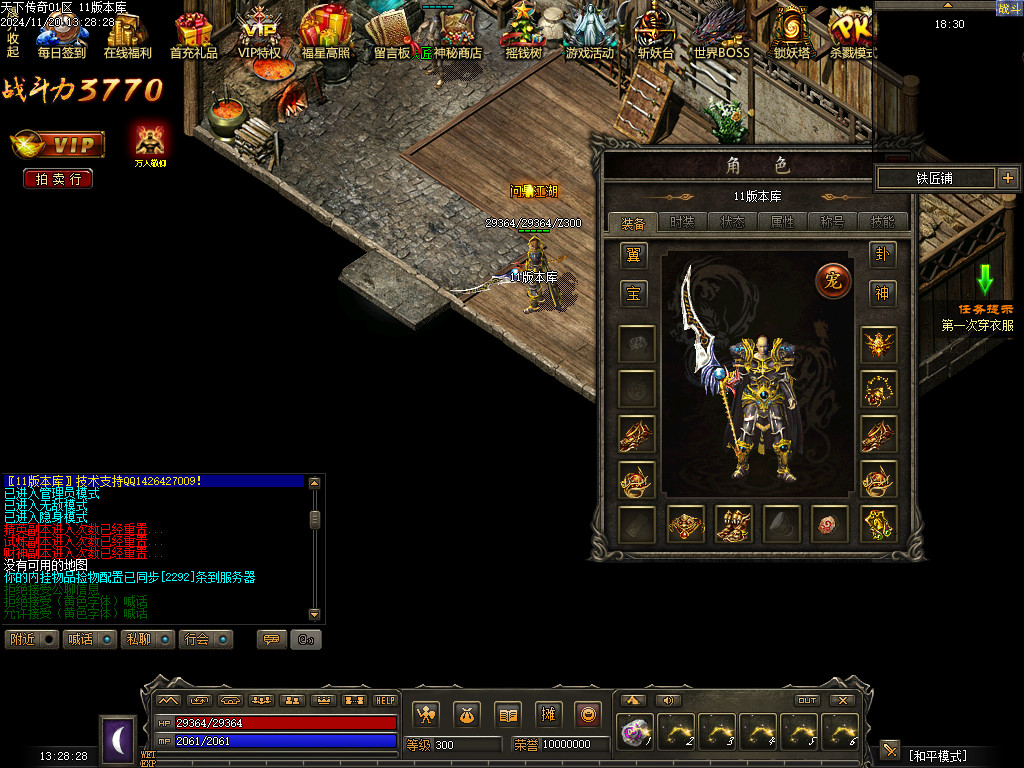Click the 摊 stall button

pos(548,714)
